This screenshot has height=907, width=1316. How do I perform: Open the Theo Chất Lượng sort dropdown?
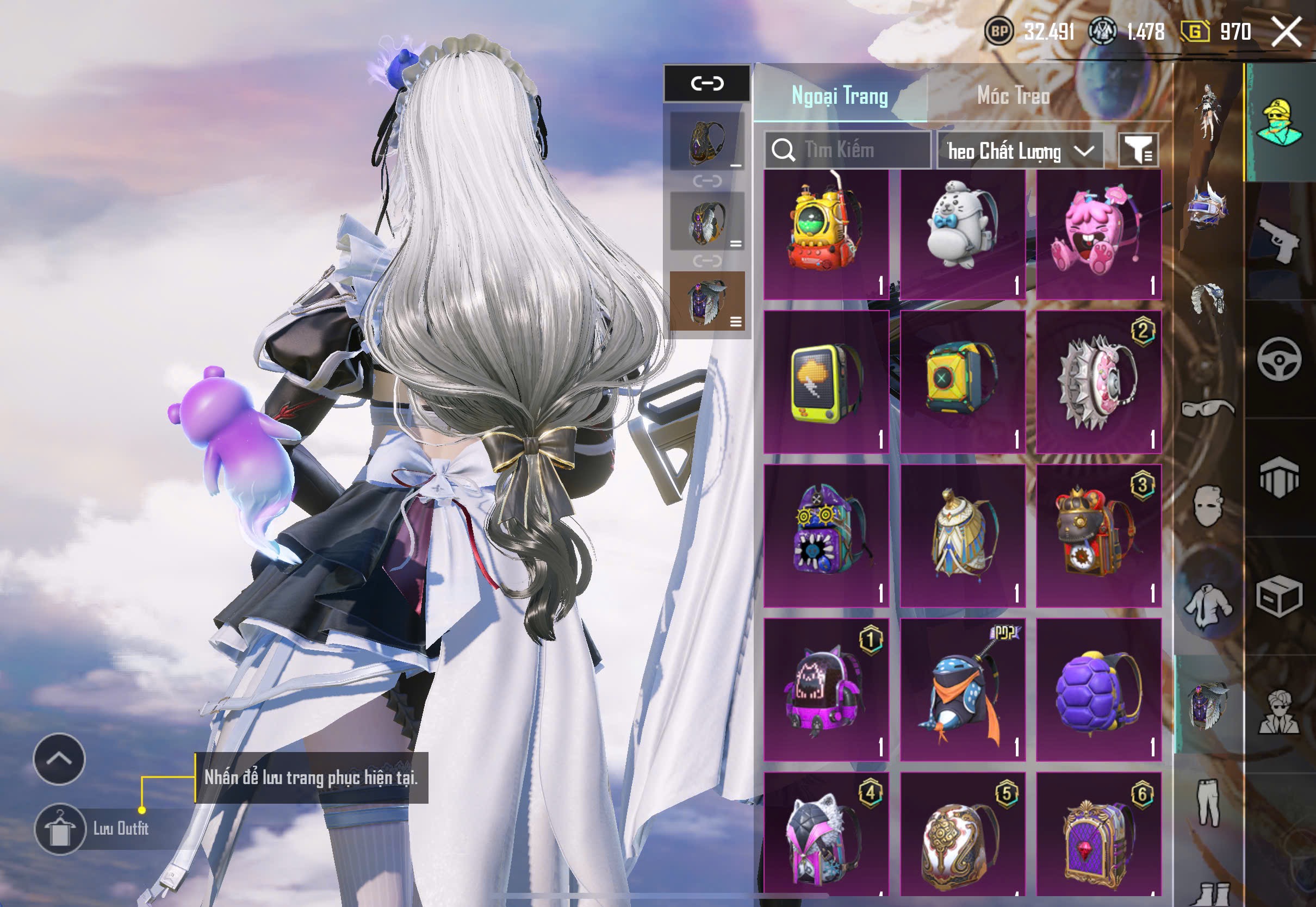(1020, 151)
